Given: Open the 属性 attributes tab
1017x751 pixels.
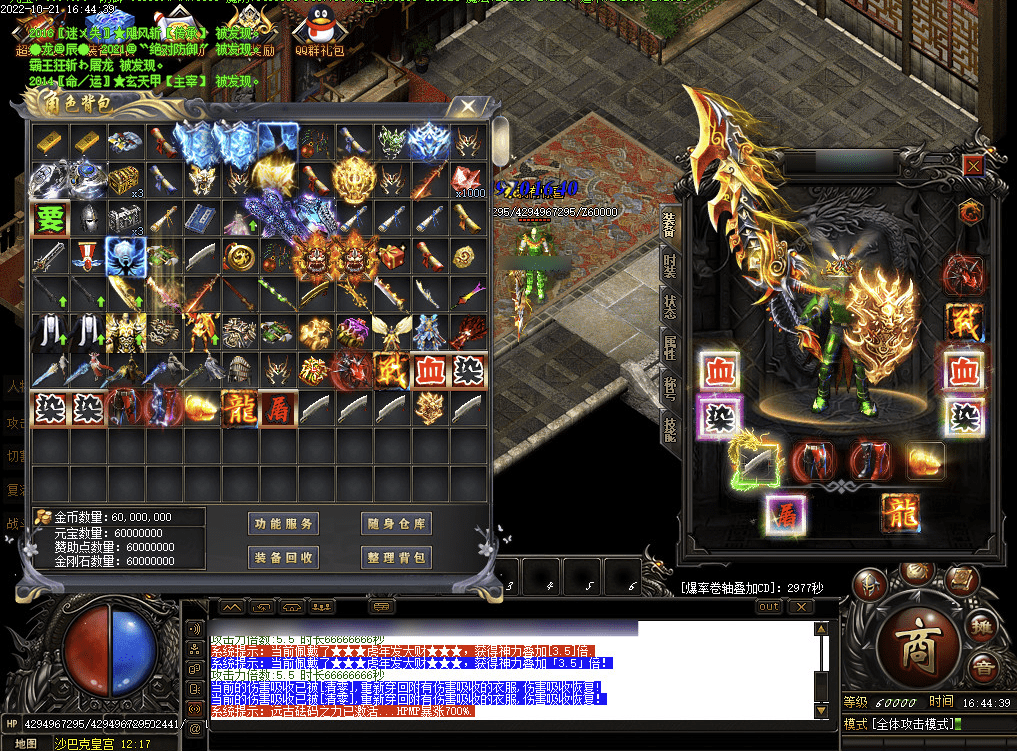Looking at the screenshot, I should pyautogui.click(x=670, y=346).
